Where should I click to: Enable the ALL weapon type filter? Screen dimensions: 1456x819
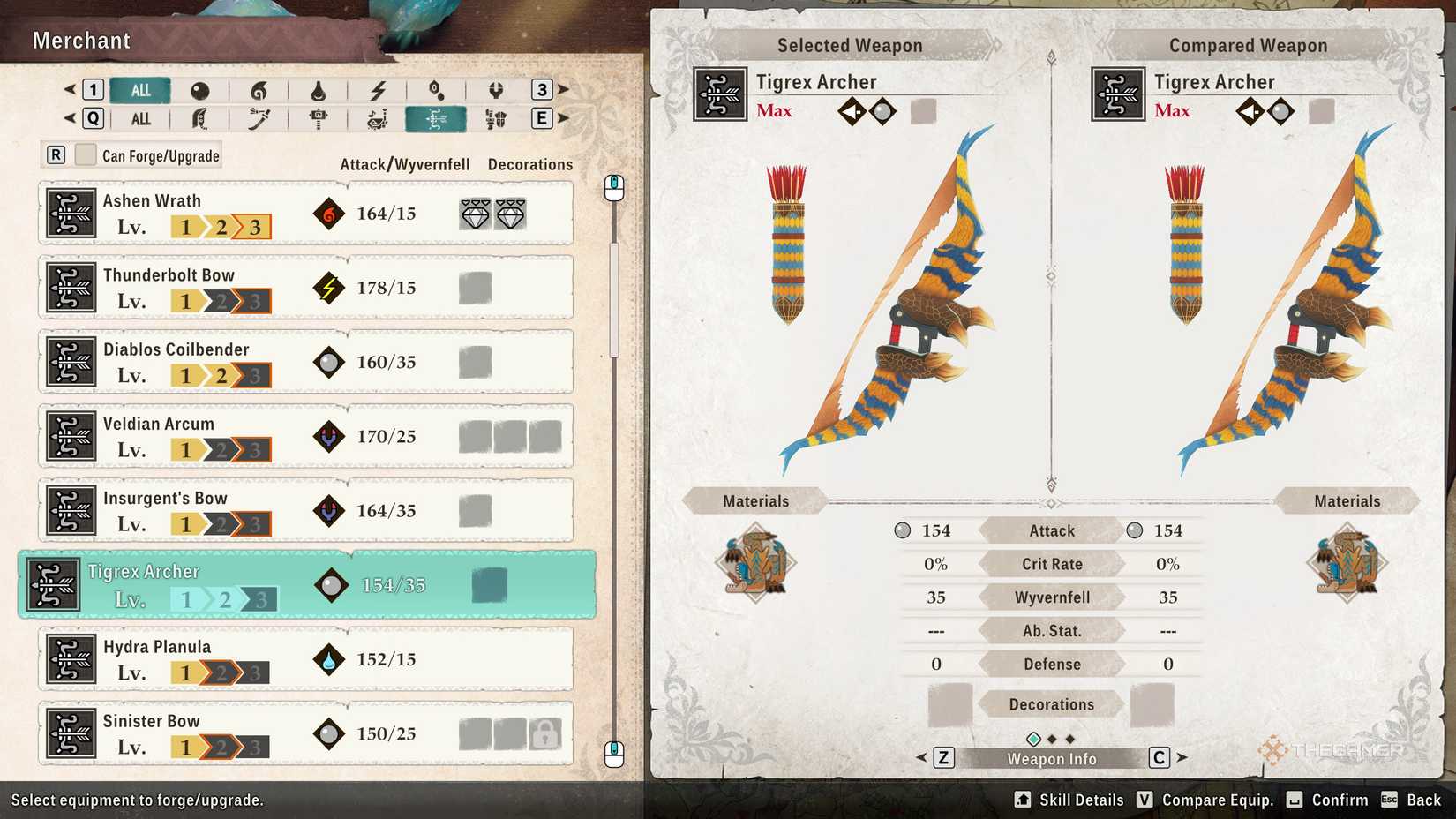(x=139, y=118)
